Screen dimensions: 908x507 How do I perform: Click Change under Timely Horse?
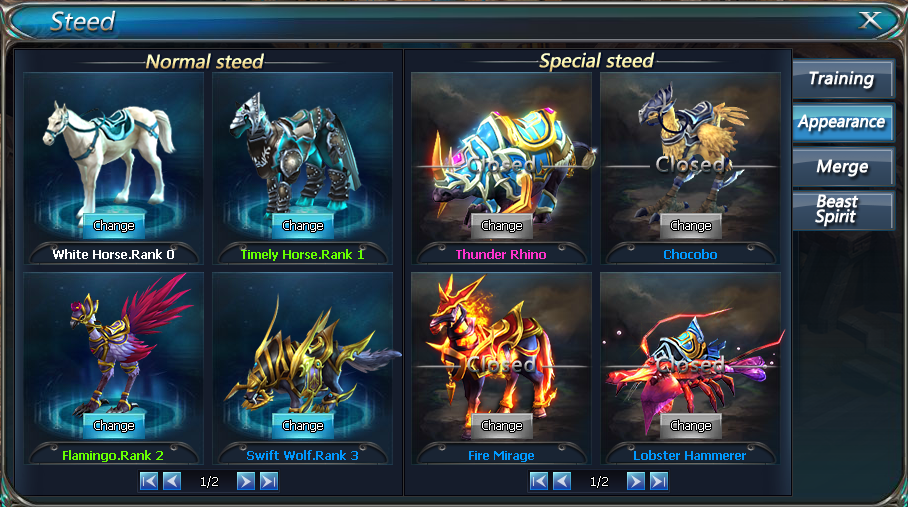coord(303,225)
